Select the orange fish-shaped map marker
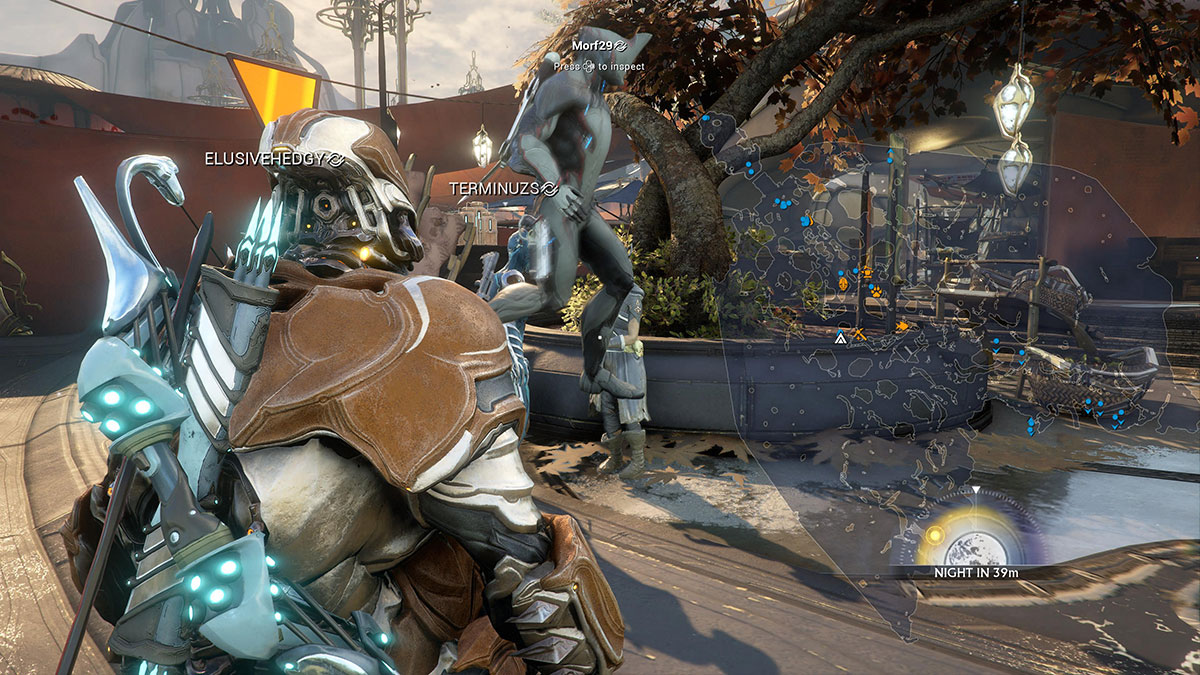Screen dimensions: 1200x675 [902, 326]
